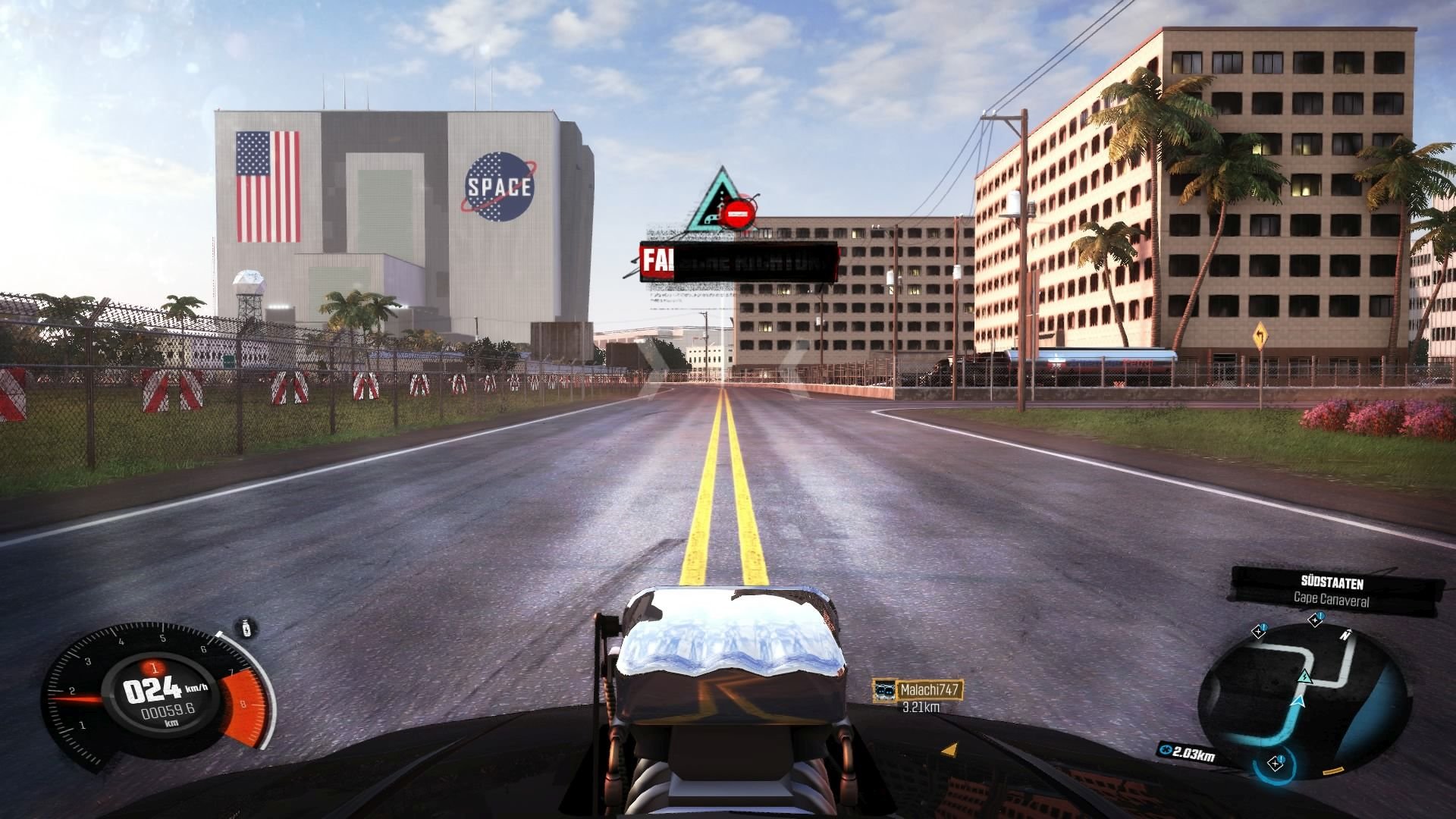The width and height of the screenshot is (1456, 819).
Task: Click the skill marker inside the blue ring
Action: pos(1276,763)
